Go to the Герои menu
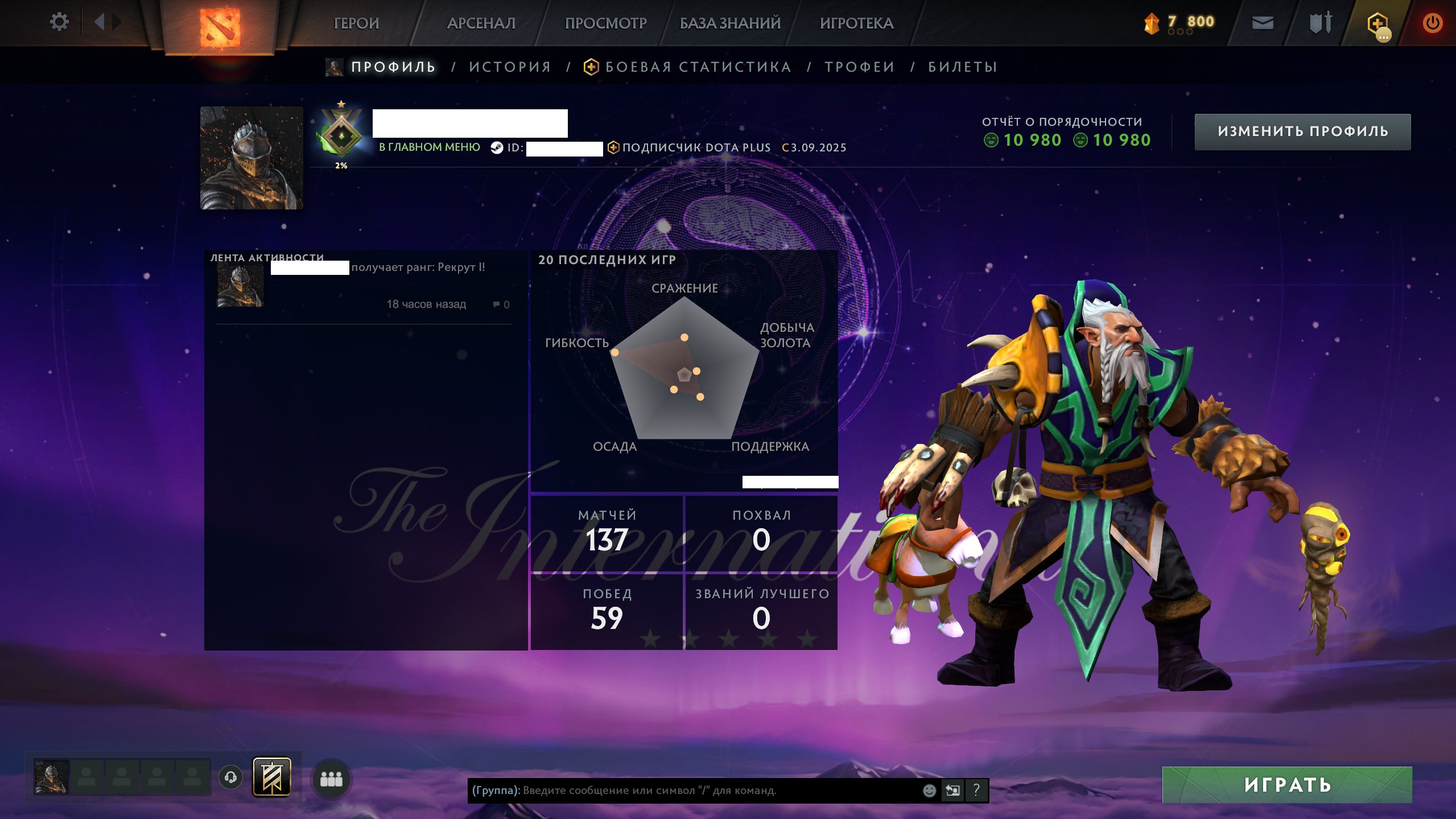This screenshot has width=1456, height=819. (x=356, y=23)
